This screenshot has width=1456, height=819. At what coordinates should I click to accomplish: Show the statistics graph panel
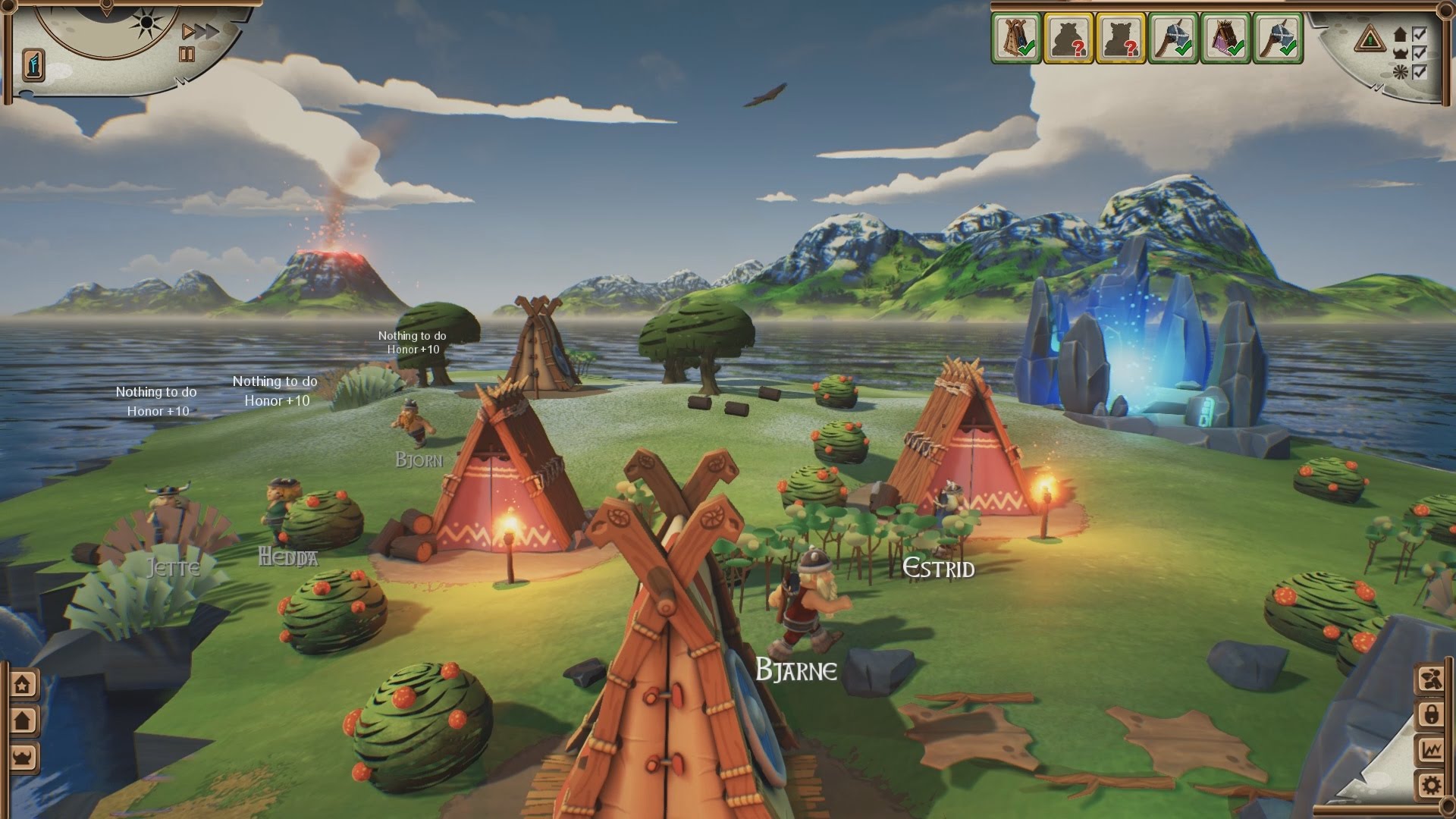pos(1432,749)
